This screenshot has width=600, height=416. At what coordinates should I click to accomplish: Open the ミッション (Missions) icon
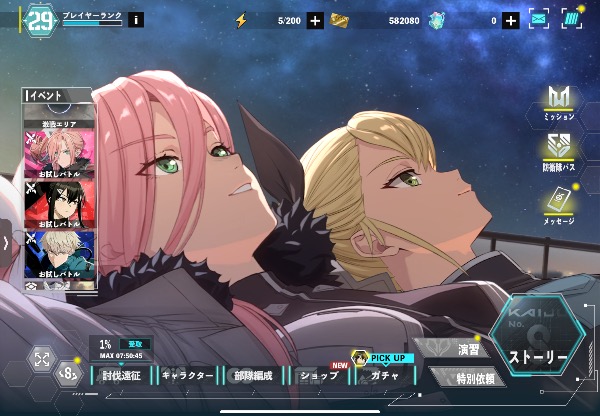click(558, 103)
